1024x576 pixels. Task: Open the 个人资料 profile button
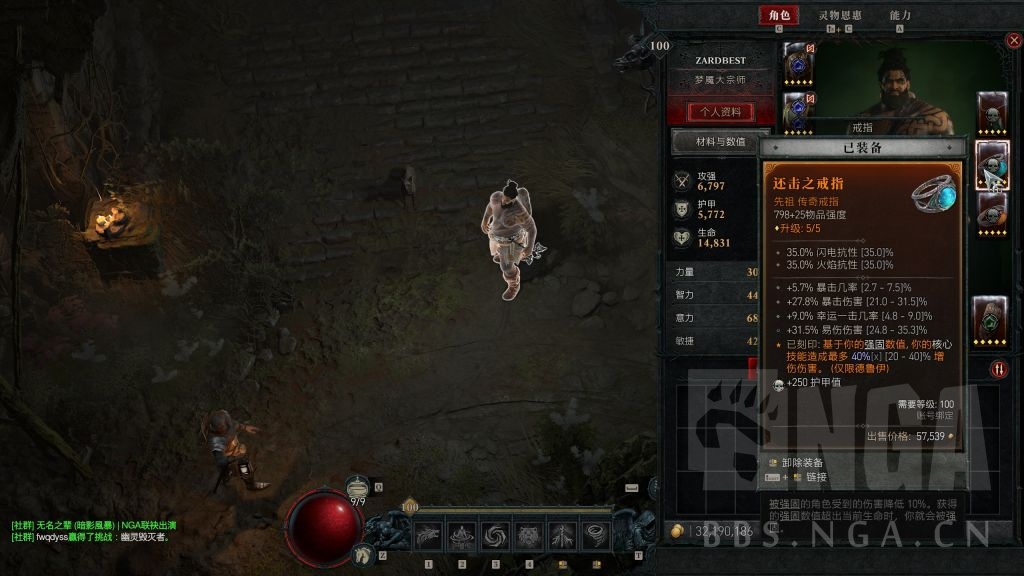click(720, 111)
